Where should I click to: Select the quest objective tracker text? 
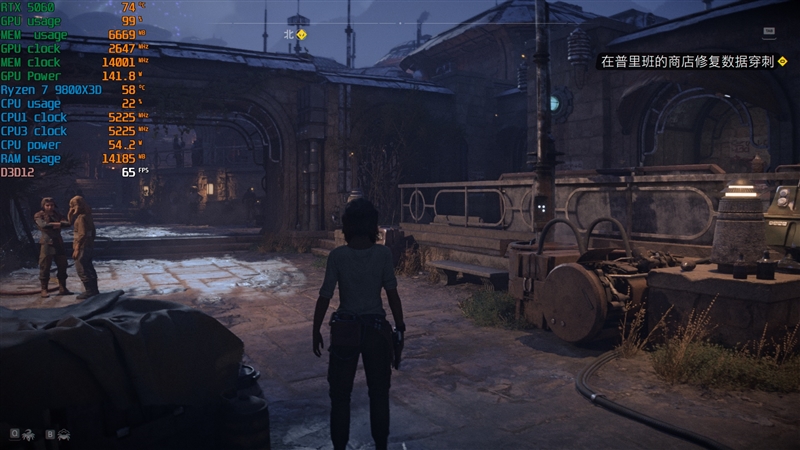[686, 62]
